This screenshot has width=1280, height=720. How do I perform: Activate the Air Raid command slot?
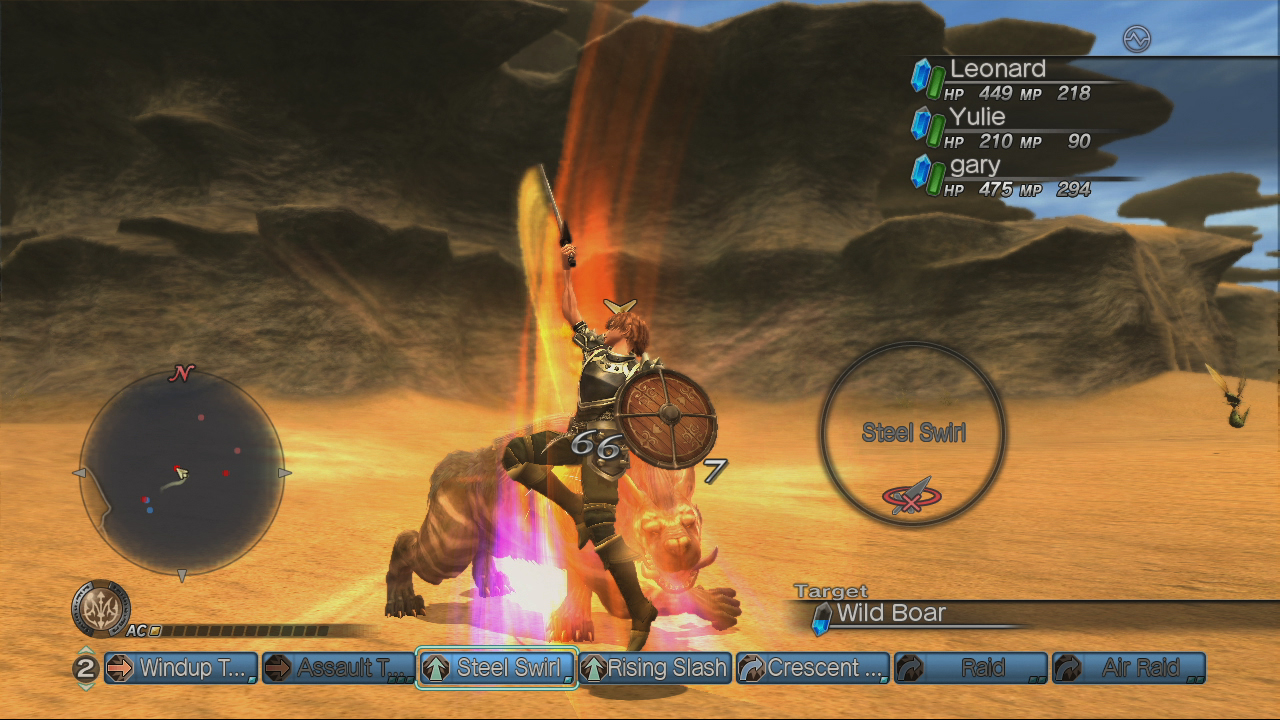pyautogui.click(x=1128, y=668)
